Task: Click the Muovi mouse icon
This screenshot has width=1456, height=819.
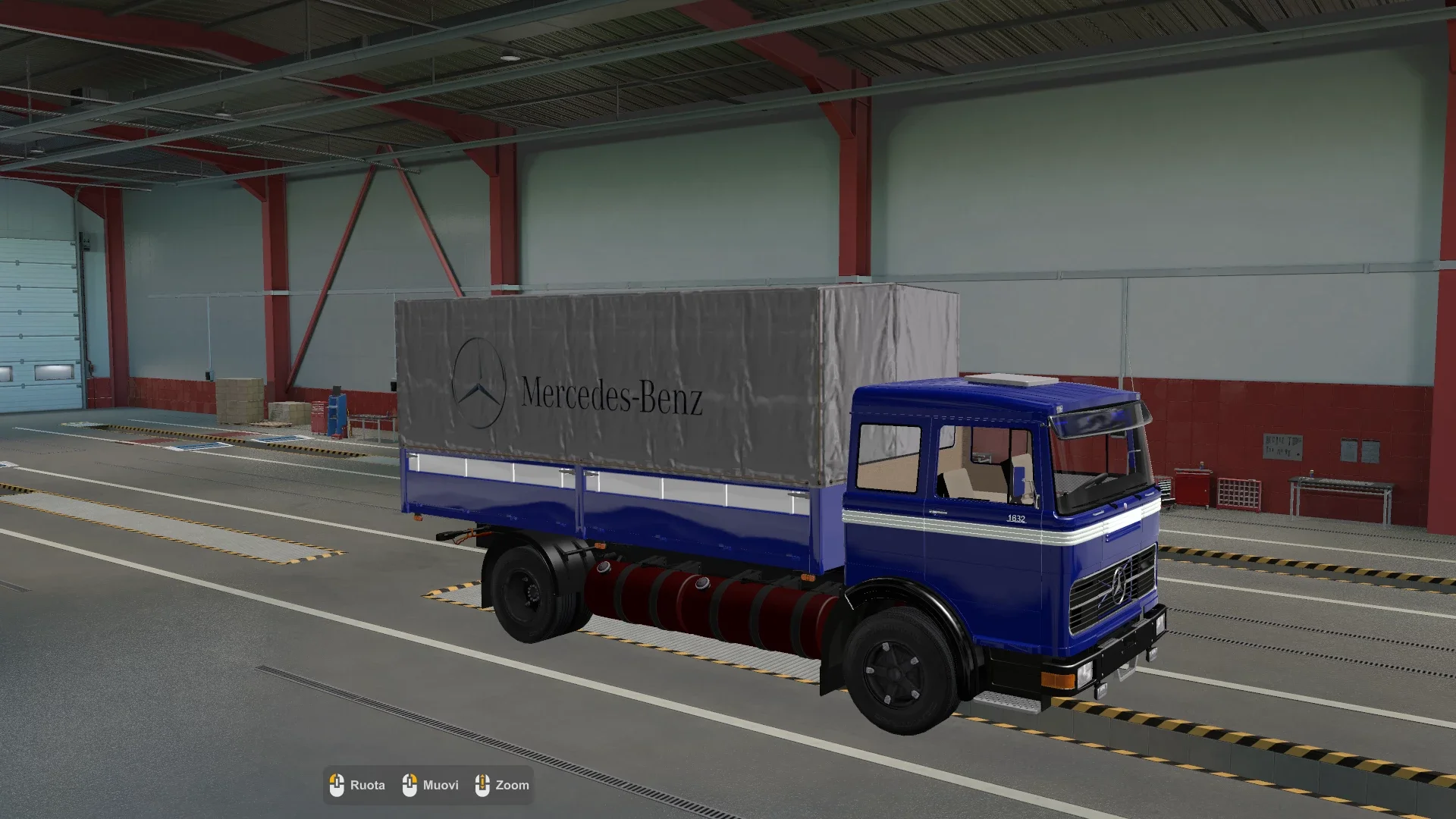Action: (410, 784)
